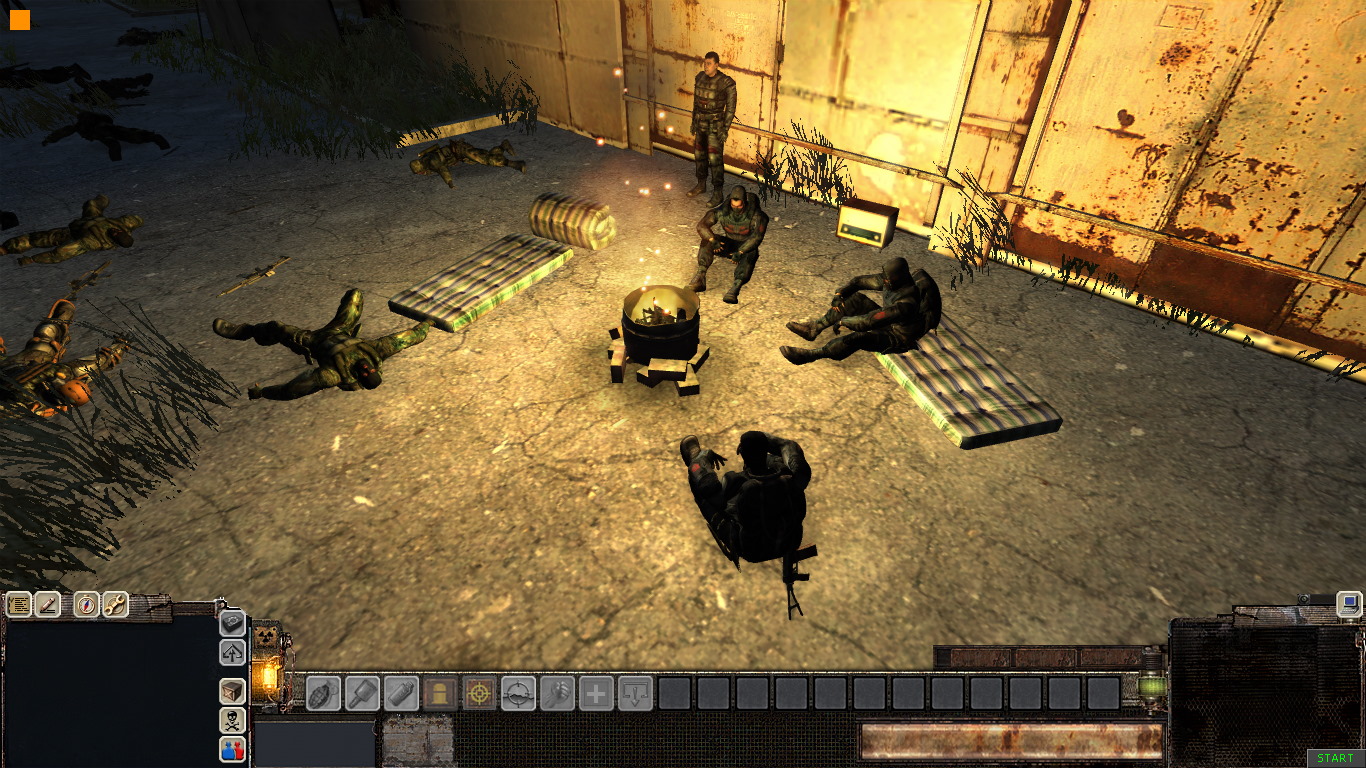Click the grey radio device button
Screen dimensions: 1366x768
(232, 623)
